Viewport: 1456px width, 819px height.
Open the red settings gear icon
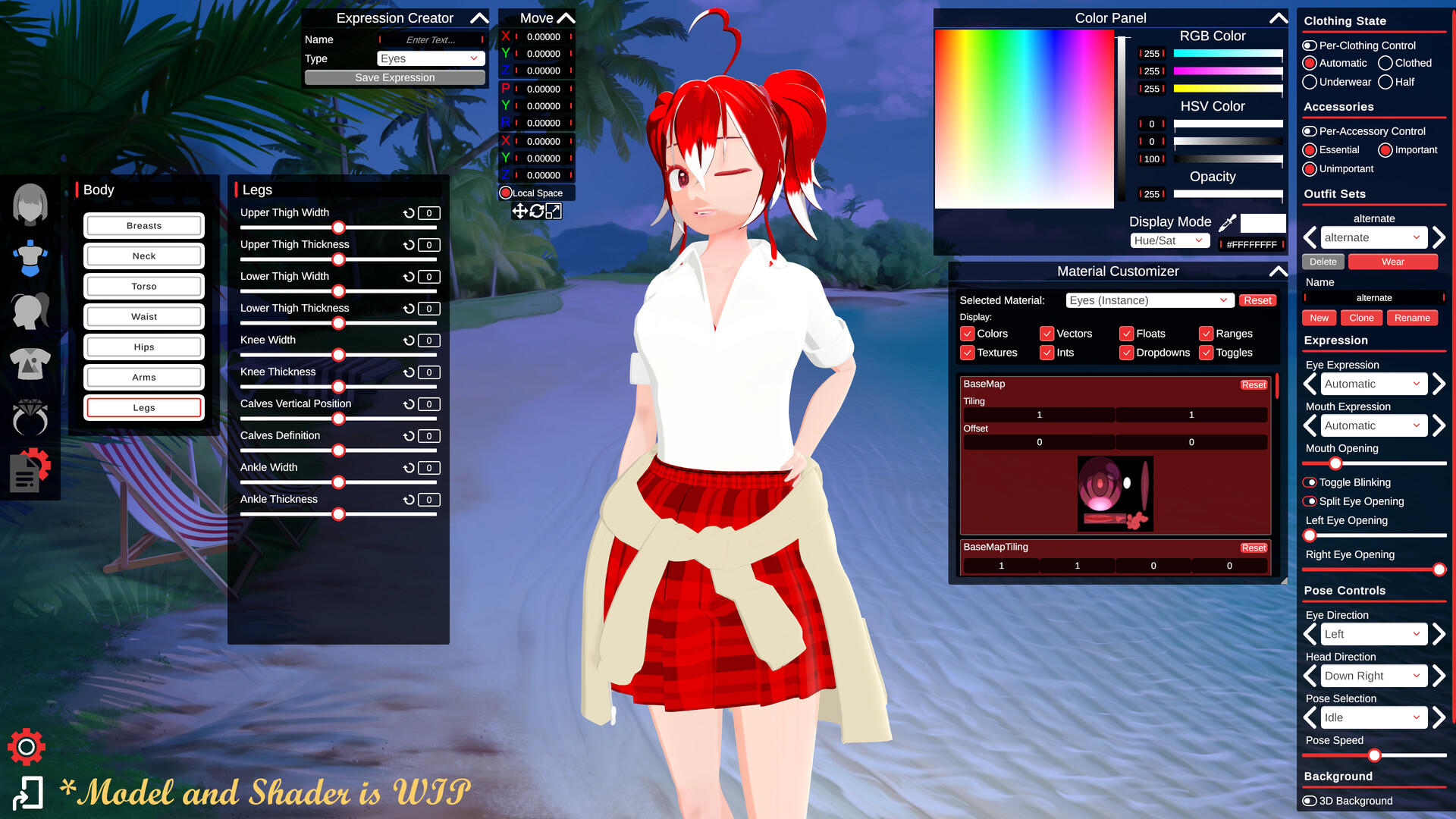(27, 747)
